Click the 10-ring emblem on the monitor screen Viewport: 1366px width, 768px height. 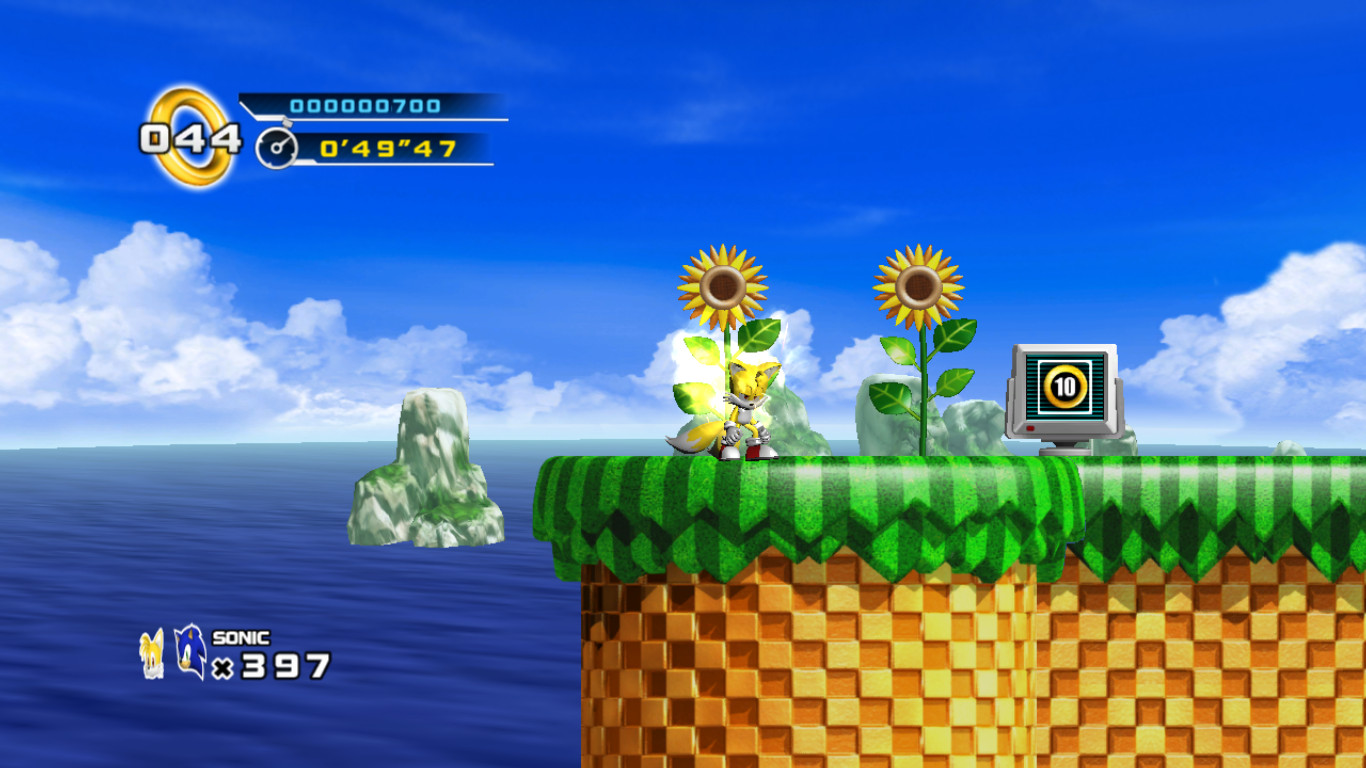point(1063,384)
